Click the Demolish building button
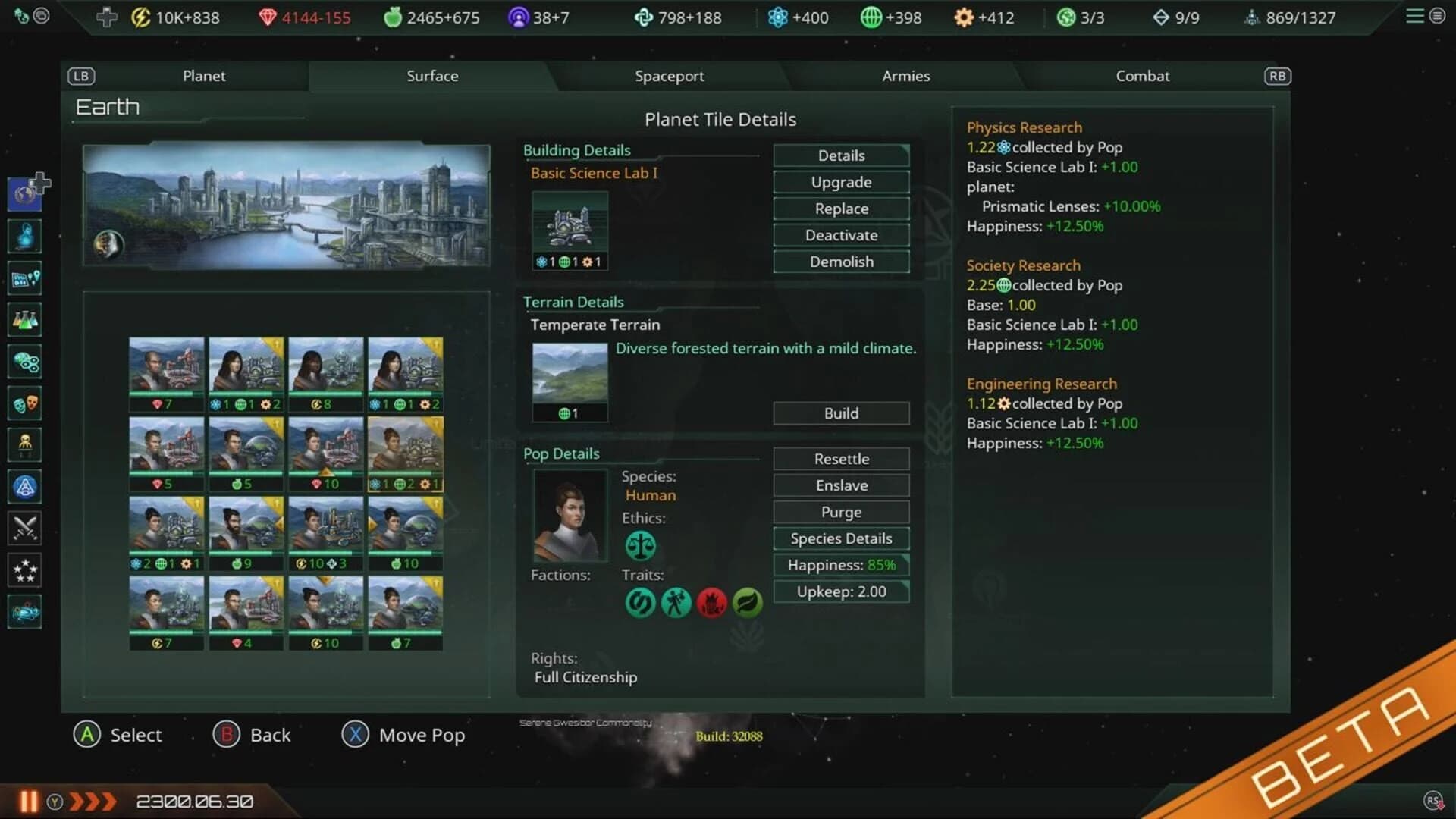The height and width of the screenshot is (819, 1456). point(840,261)
